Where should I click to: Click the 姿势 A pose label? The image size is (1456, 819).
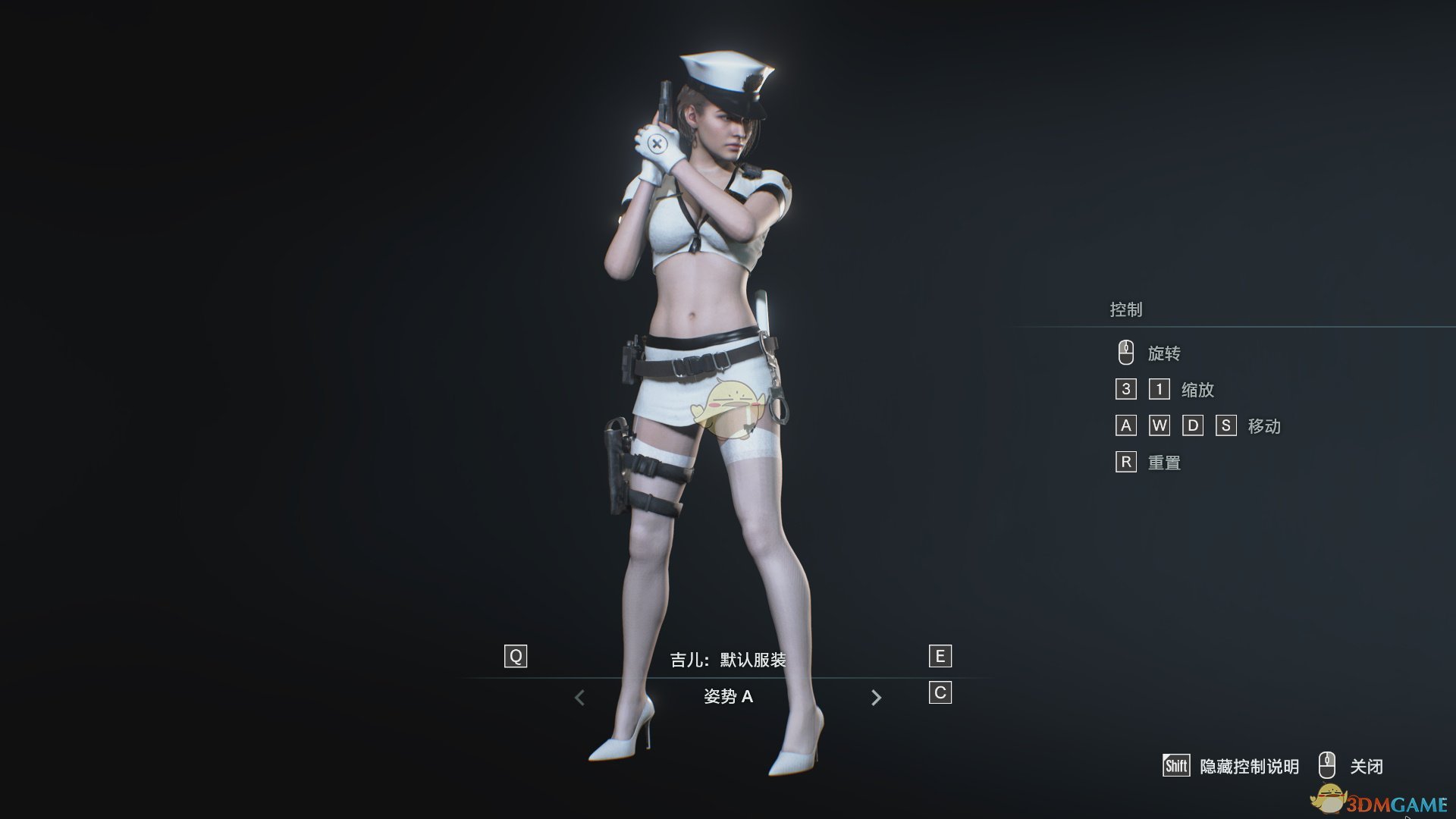pyautogui.click(x=729, y=695)
